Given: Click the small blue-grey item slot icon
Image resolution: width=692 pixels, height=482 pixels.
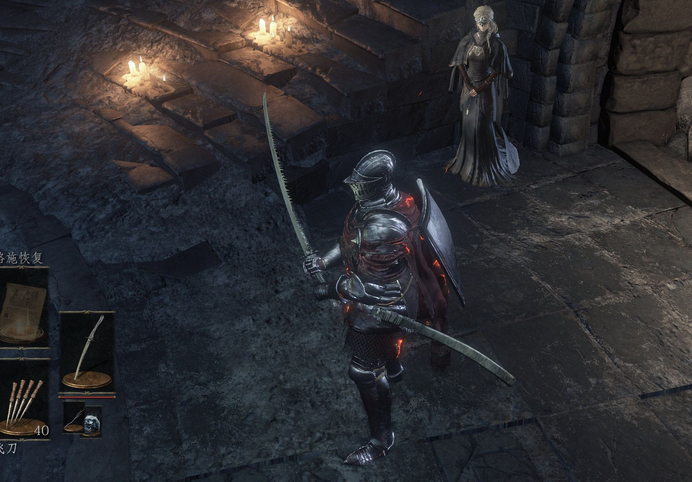Looking at the screenshot, I should [x=92, y=421].
